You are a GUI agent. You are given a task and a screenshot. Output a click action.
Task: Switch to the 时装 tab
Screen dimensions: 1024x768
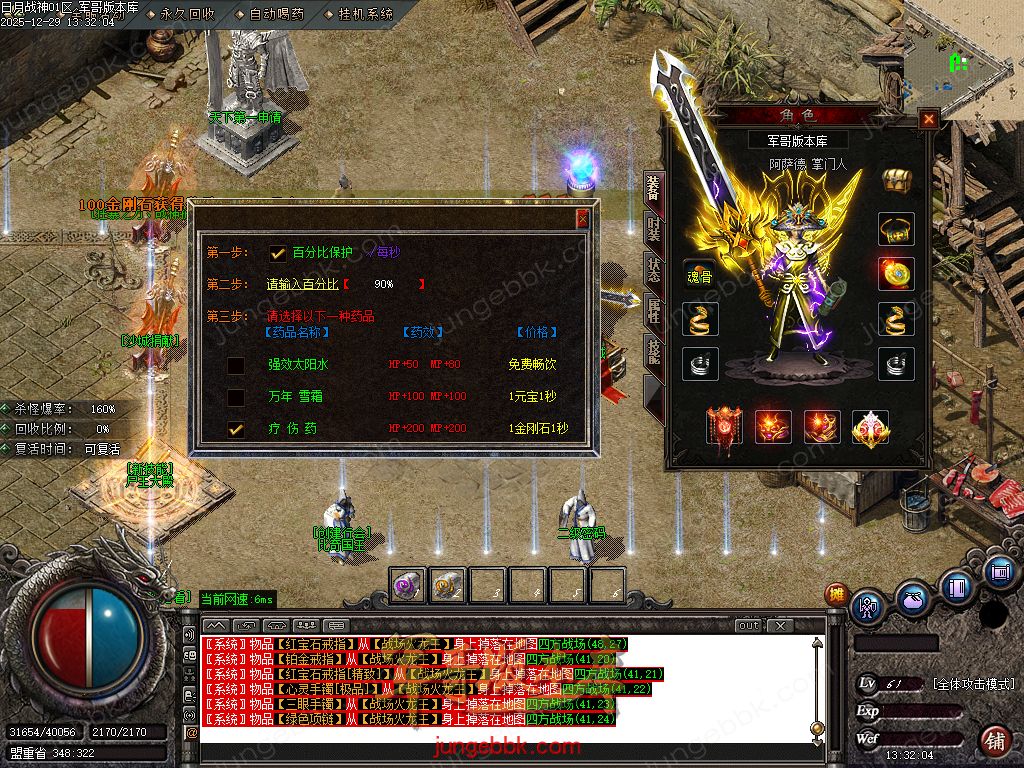pyautogui.click(x=653, y=229)
